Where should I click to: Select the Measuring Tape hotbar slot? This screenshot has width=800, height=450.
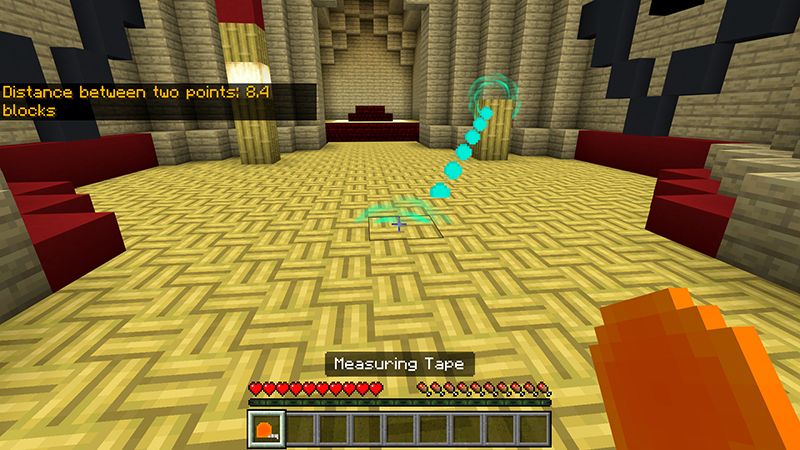point(267,429)
